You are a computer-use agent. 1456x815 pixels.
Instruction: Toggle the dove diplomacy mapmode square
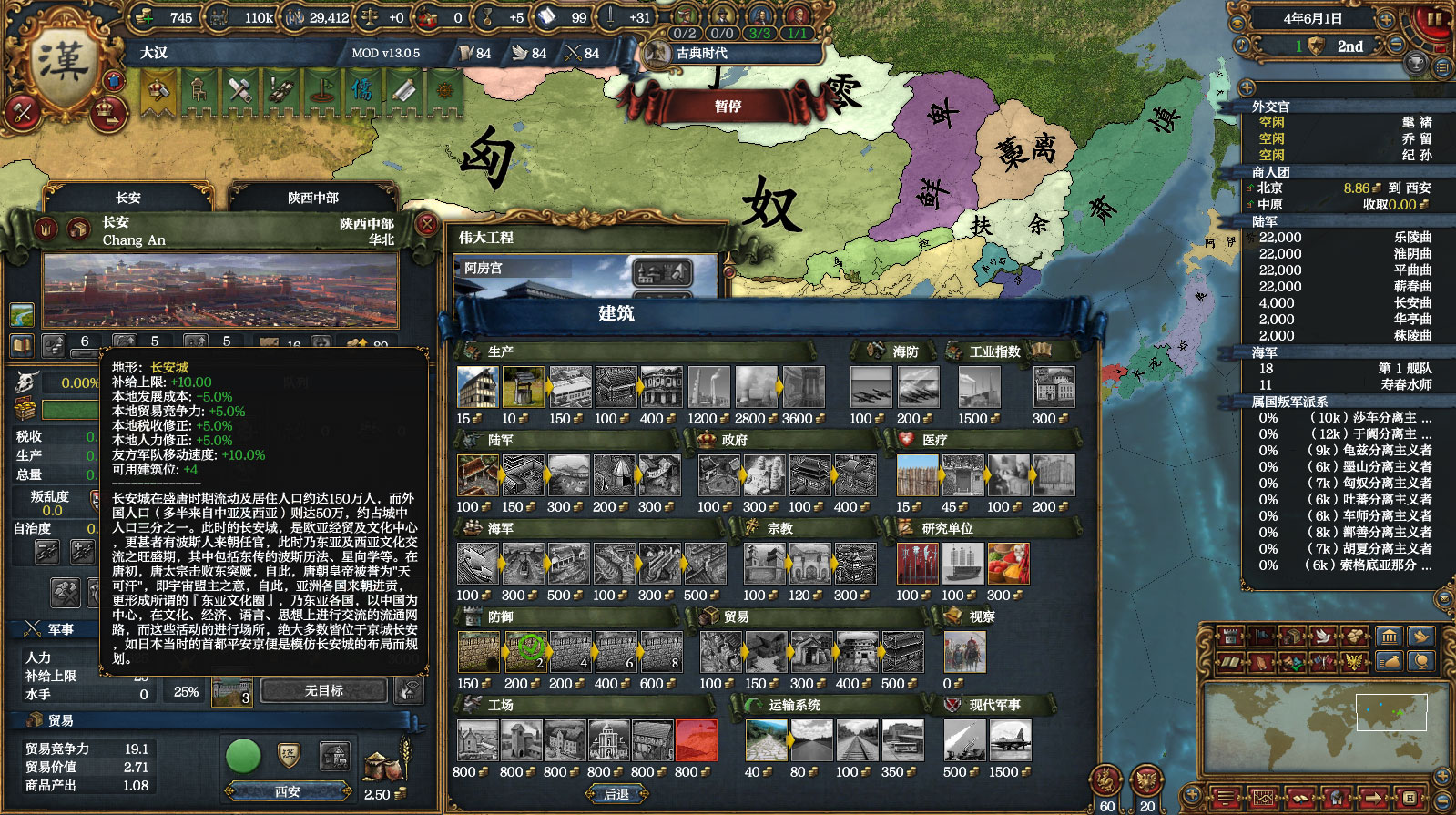point(1323,636)
